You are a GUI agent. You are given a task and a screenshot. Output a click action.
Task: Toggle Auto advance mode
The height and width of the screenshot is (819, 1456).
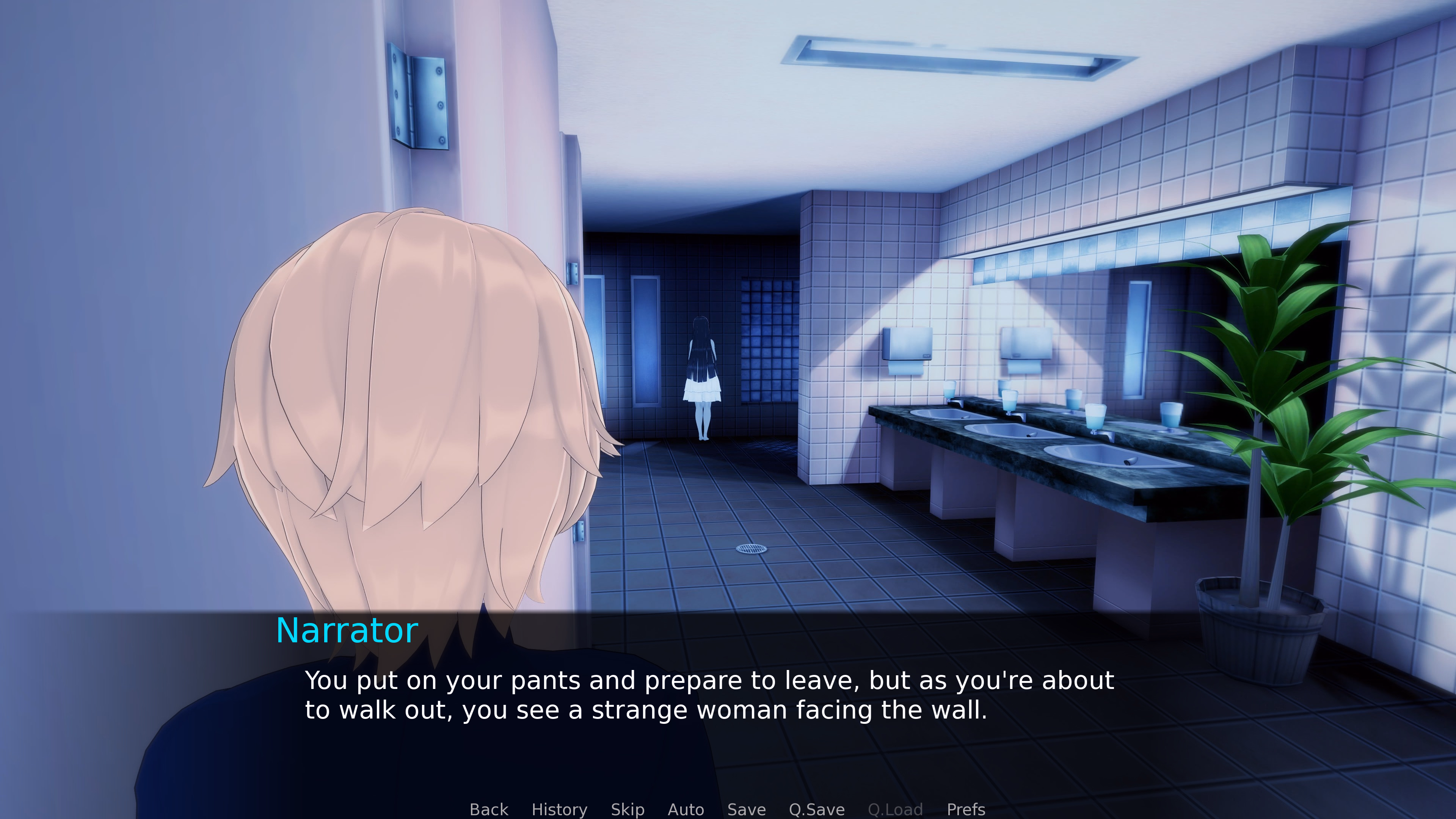686,810
